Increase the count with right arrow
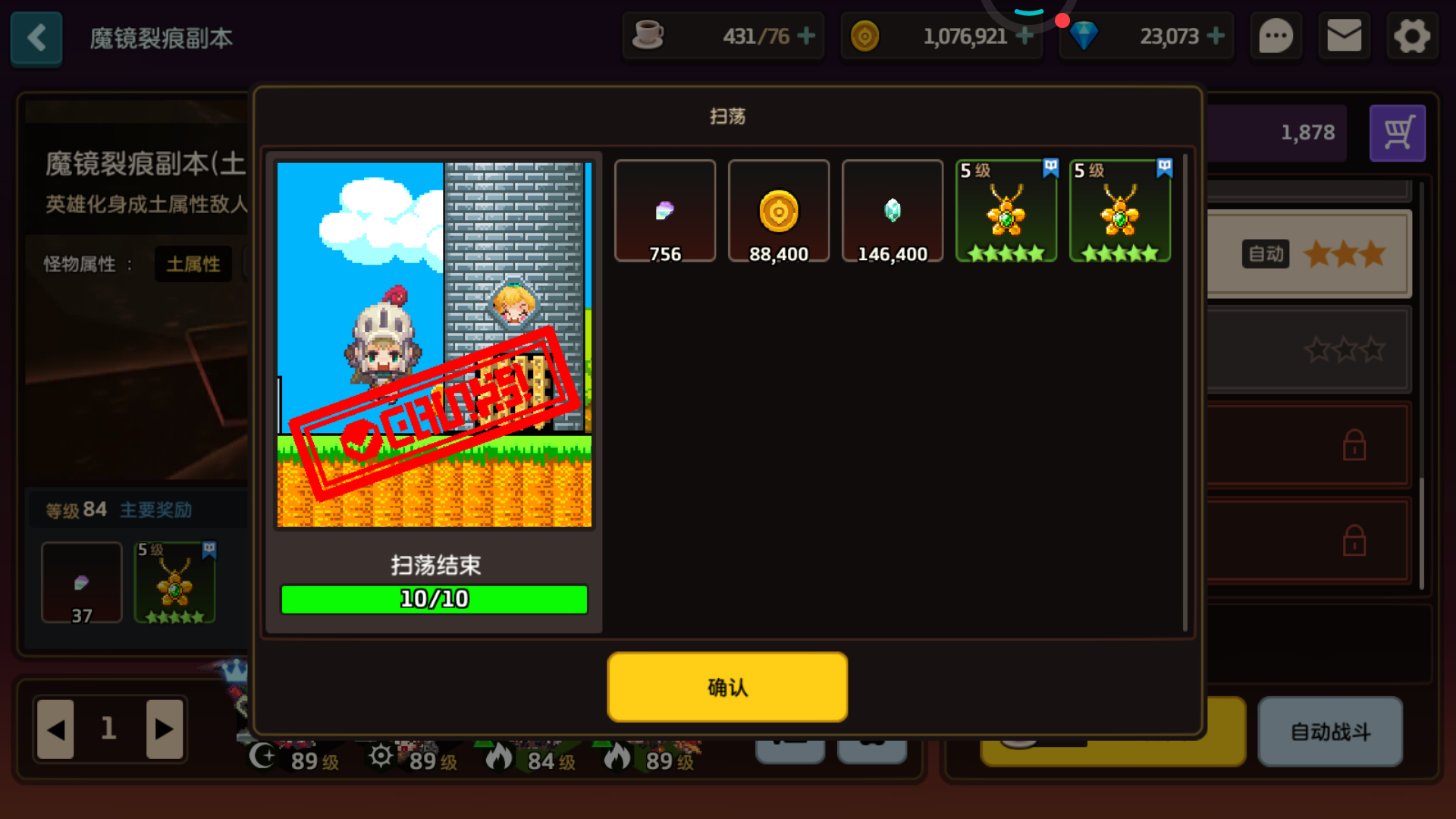Image resolution: width=1456 pixels, height=819 pixels. 165,730
